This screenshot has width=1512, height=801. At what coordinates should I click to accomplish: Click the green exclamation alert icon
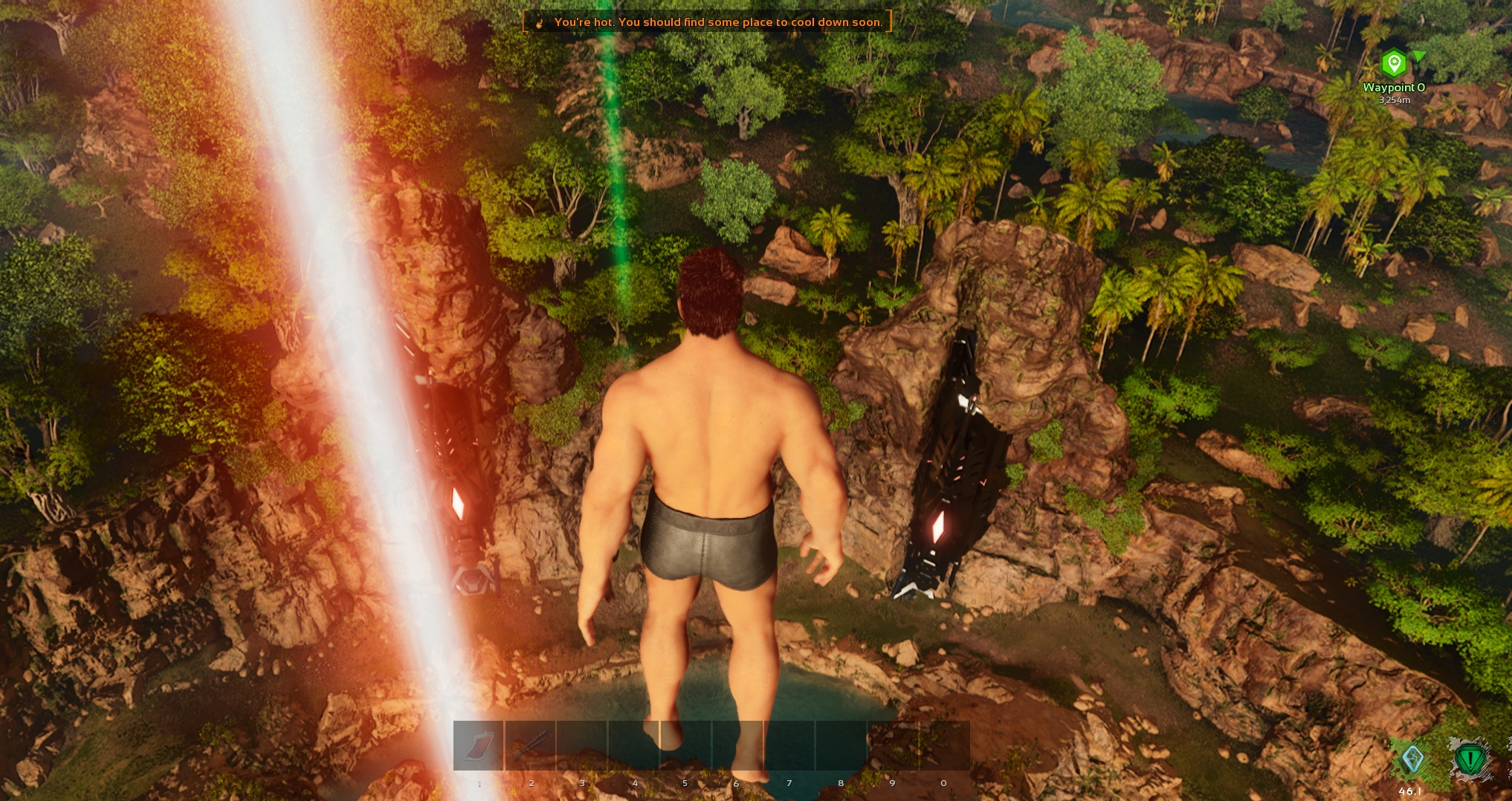click(1470, 759)
